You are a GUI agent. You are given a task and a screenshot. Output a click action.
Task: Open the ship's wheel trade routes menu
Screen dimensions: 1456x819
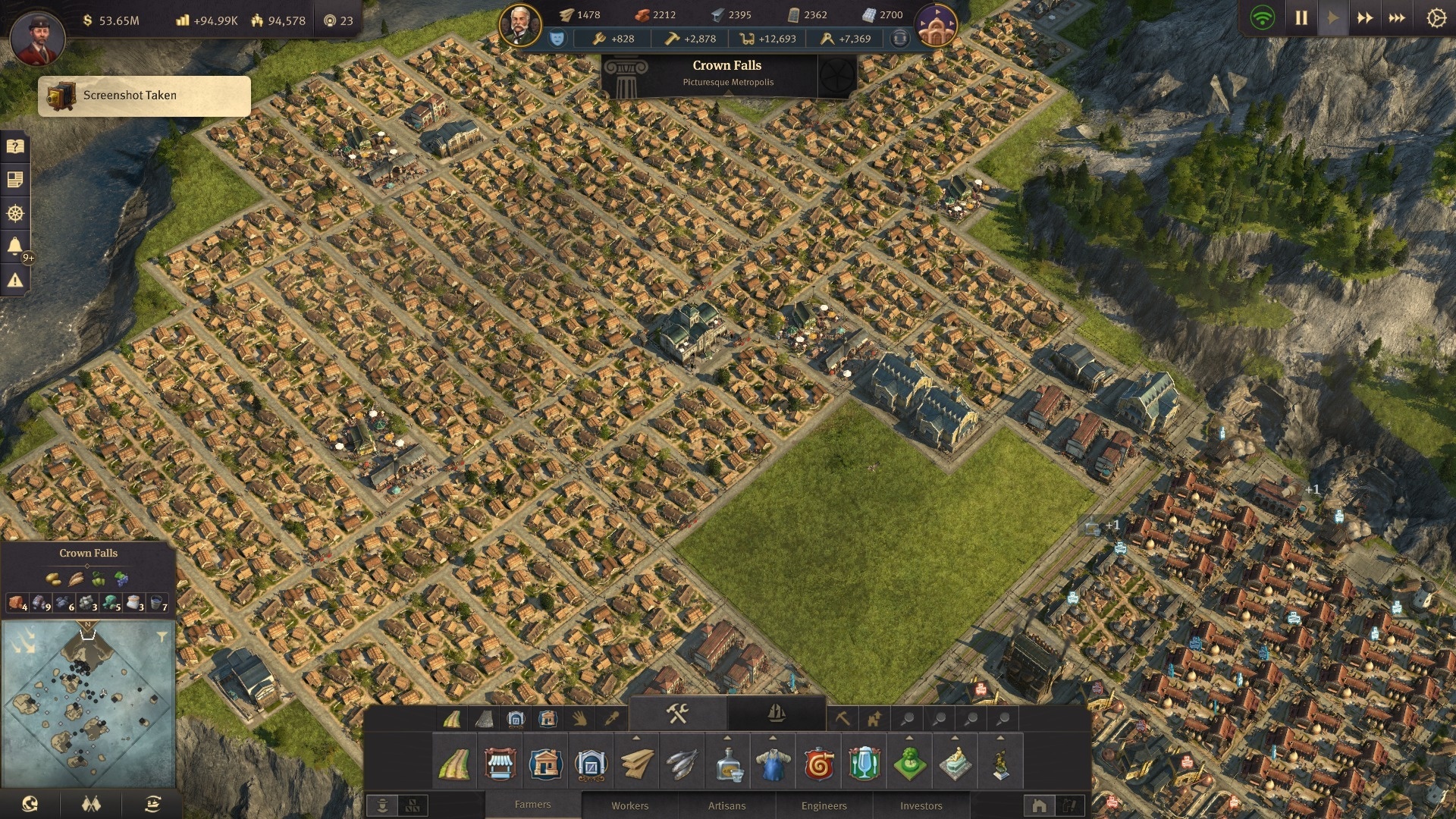[15, 213]
